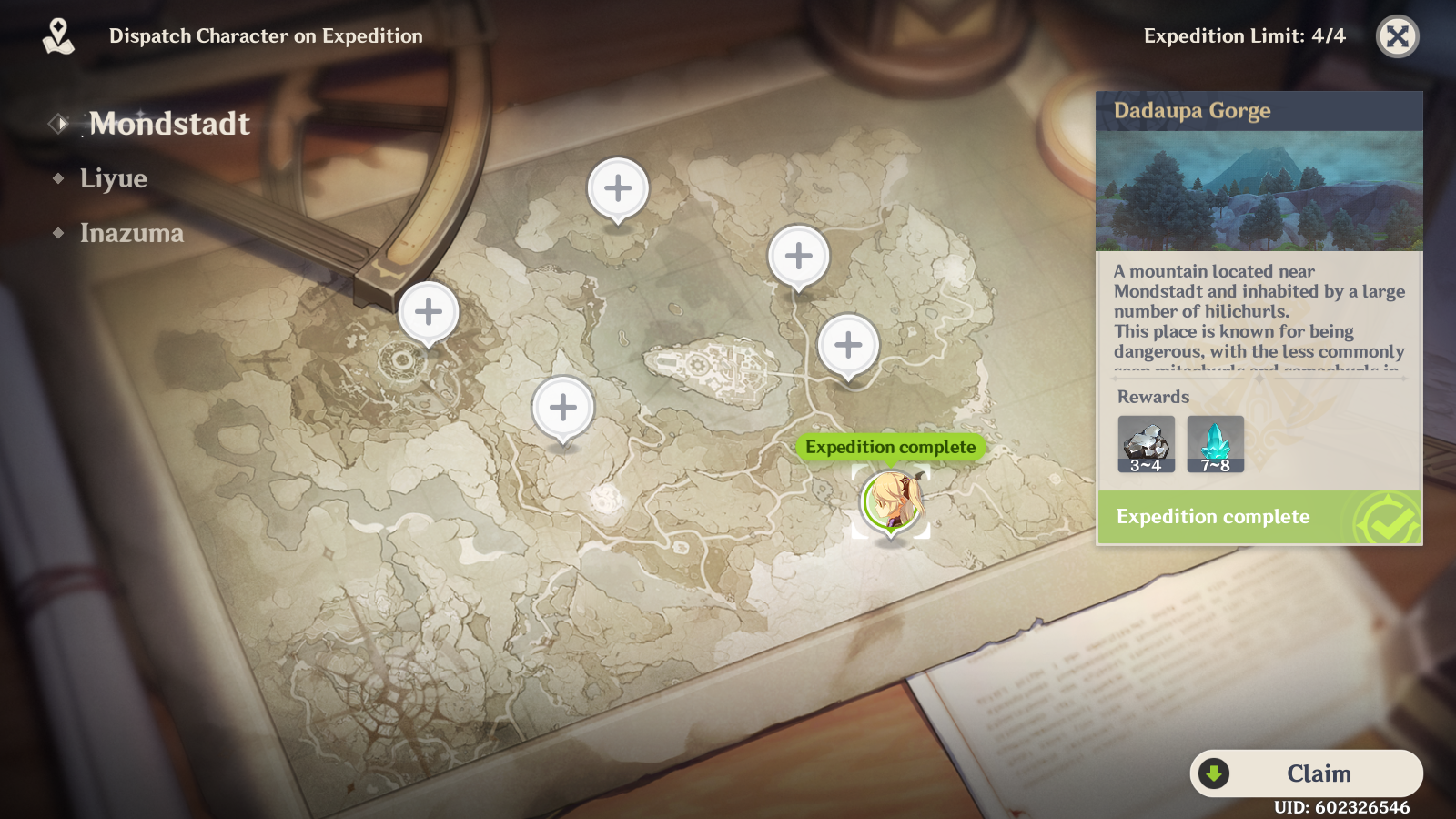Select the completed expedition character marker

click(891, 501)
